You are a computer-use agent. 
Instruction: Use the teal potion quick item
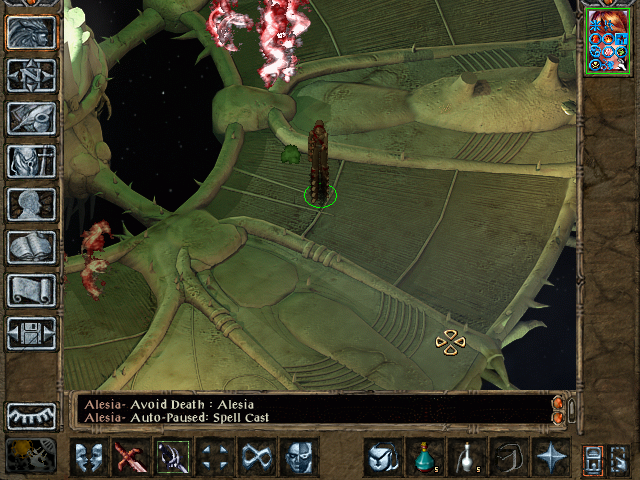(x=424, y=458)
